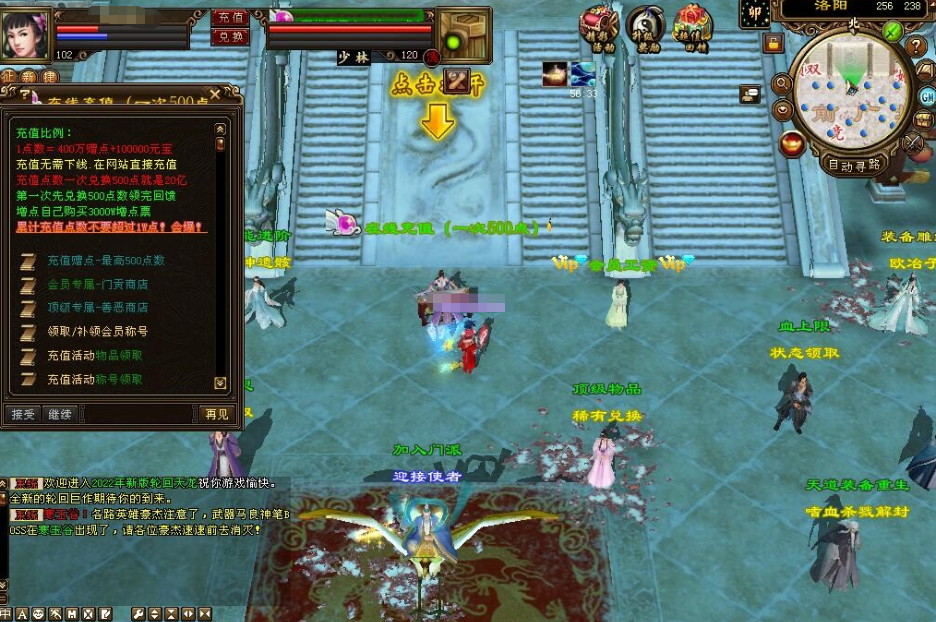
Task: Open the 升级奖励 level reward icon
Action: [x=646, y=26]
